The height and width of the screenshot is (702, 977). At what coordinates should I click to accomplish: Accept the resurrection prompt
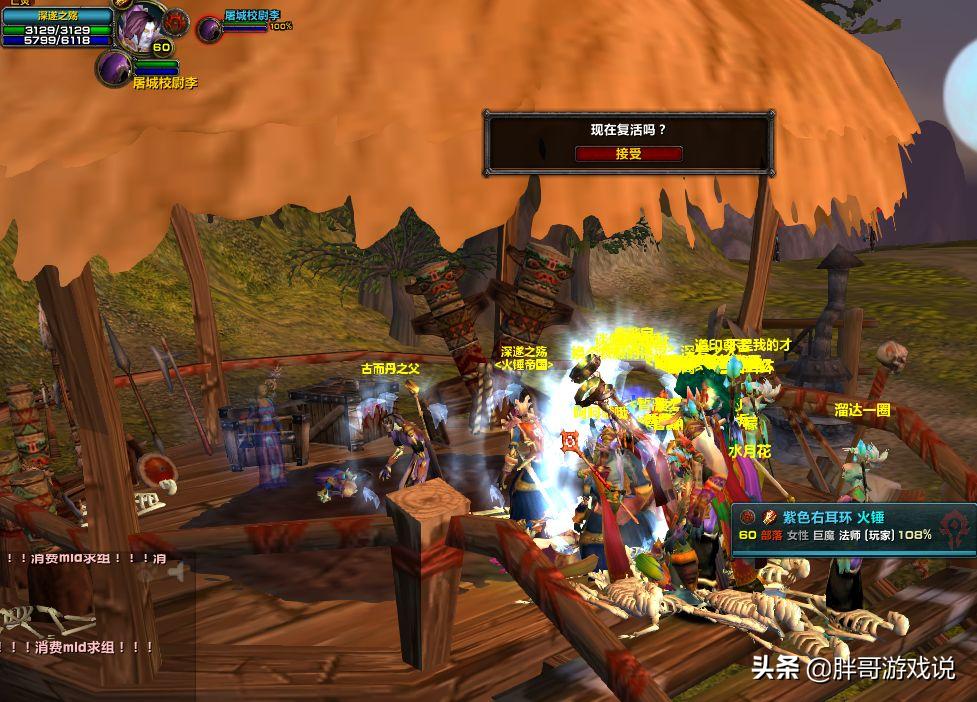(x=628, y=153)
